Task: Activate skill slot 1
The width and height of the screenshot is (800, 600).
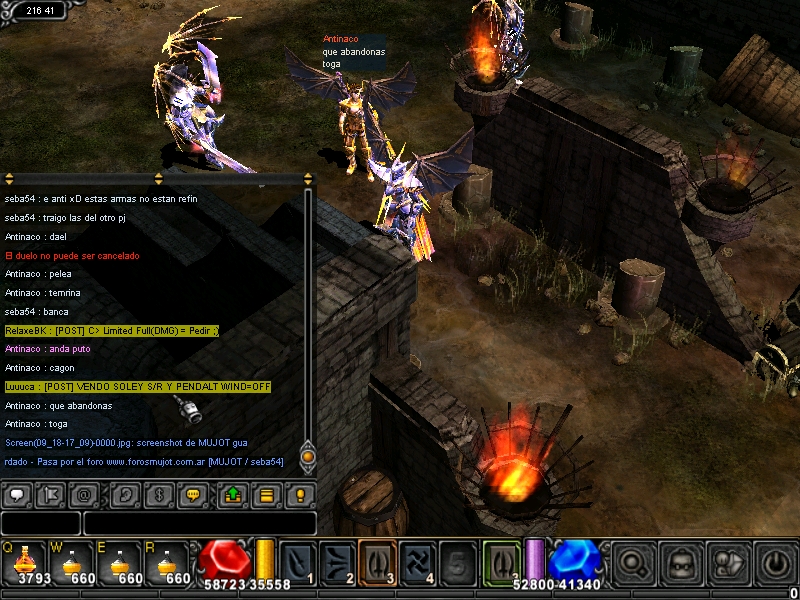Action: pos(298,561)
